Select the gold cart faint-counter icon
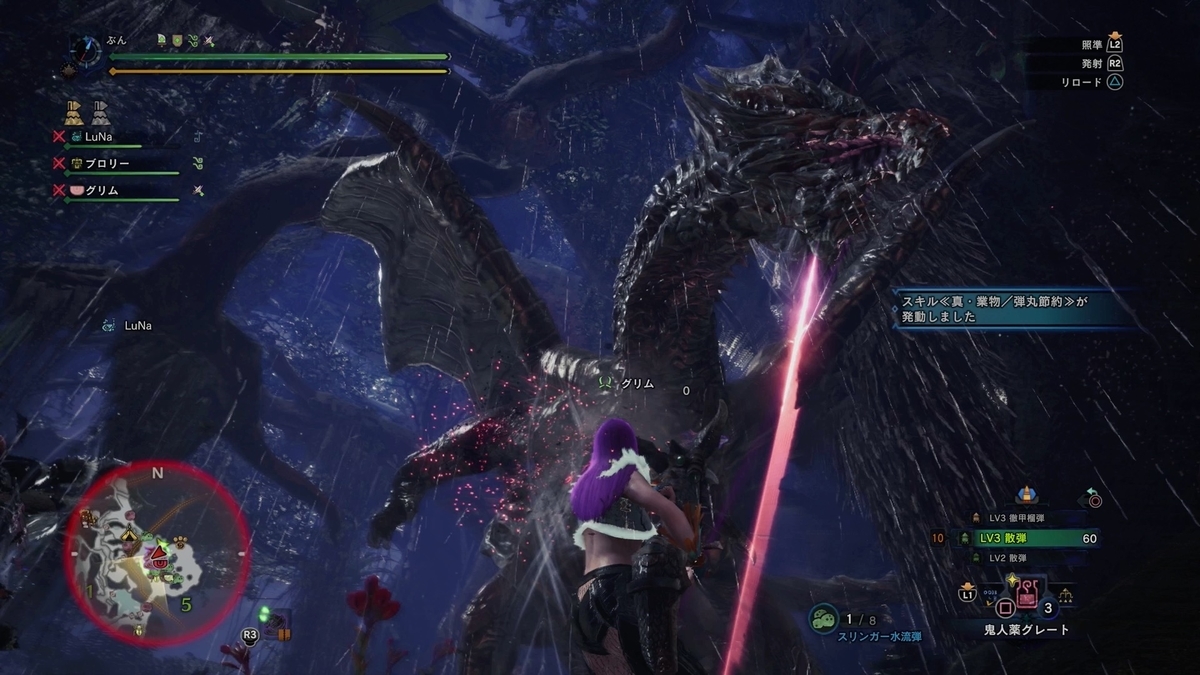 tap(73, 112)
